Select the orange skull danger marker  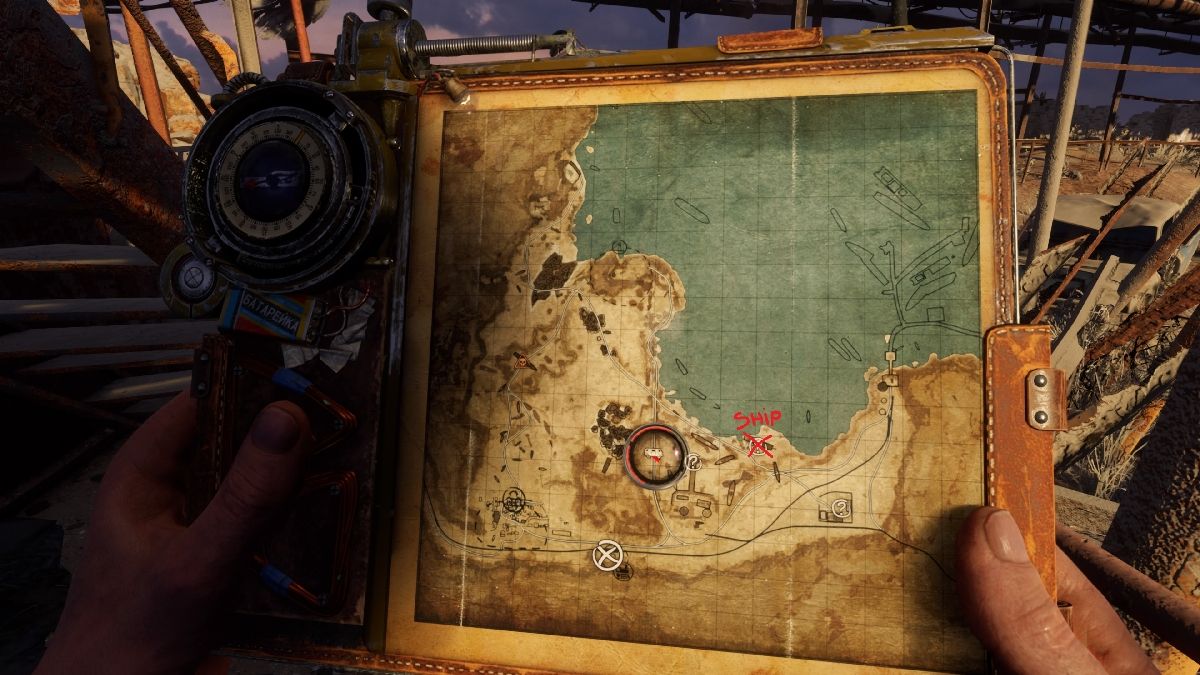(520, 360)
